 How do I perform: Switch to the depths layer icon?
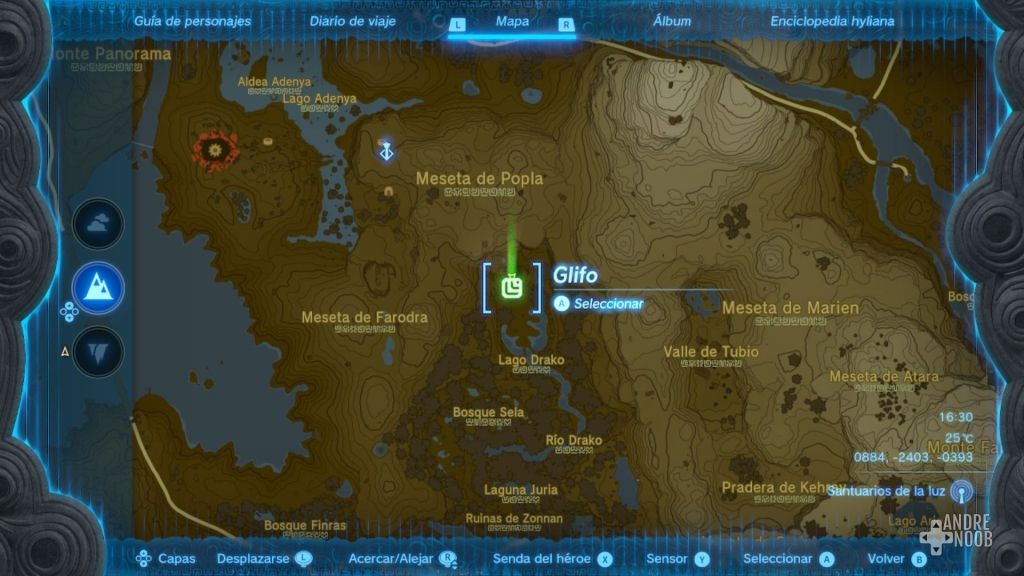(x=98, y=351)
